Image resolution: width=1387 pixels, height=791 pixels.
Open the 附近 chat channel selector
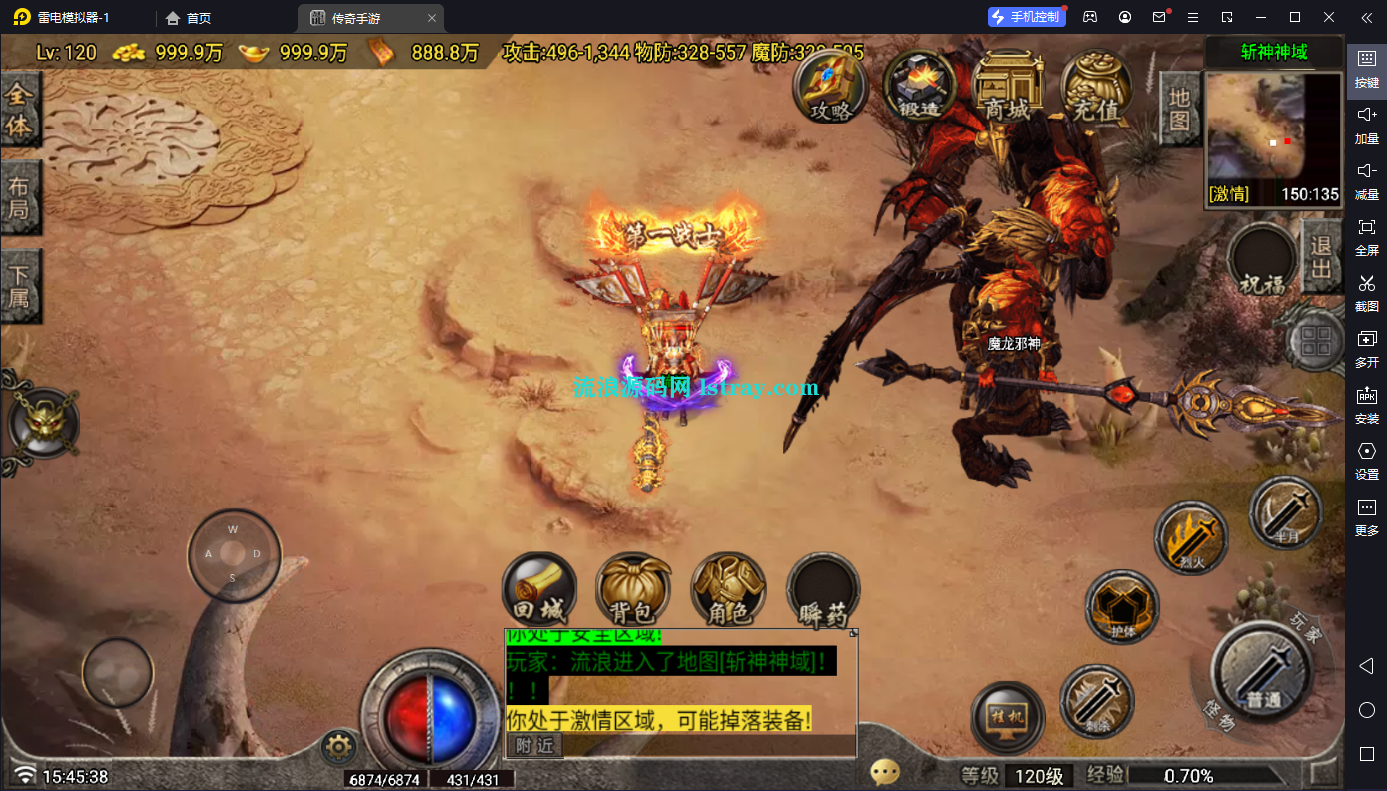point(534,746)
